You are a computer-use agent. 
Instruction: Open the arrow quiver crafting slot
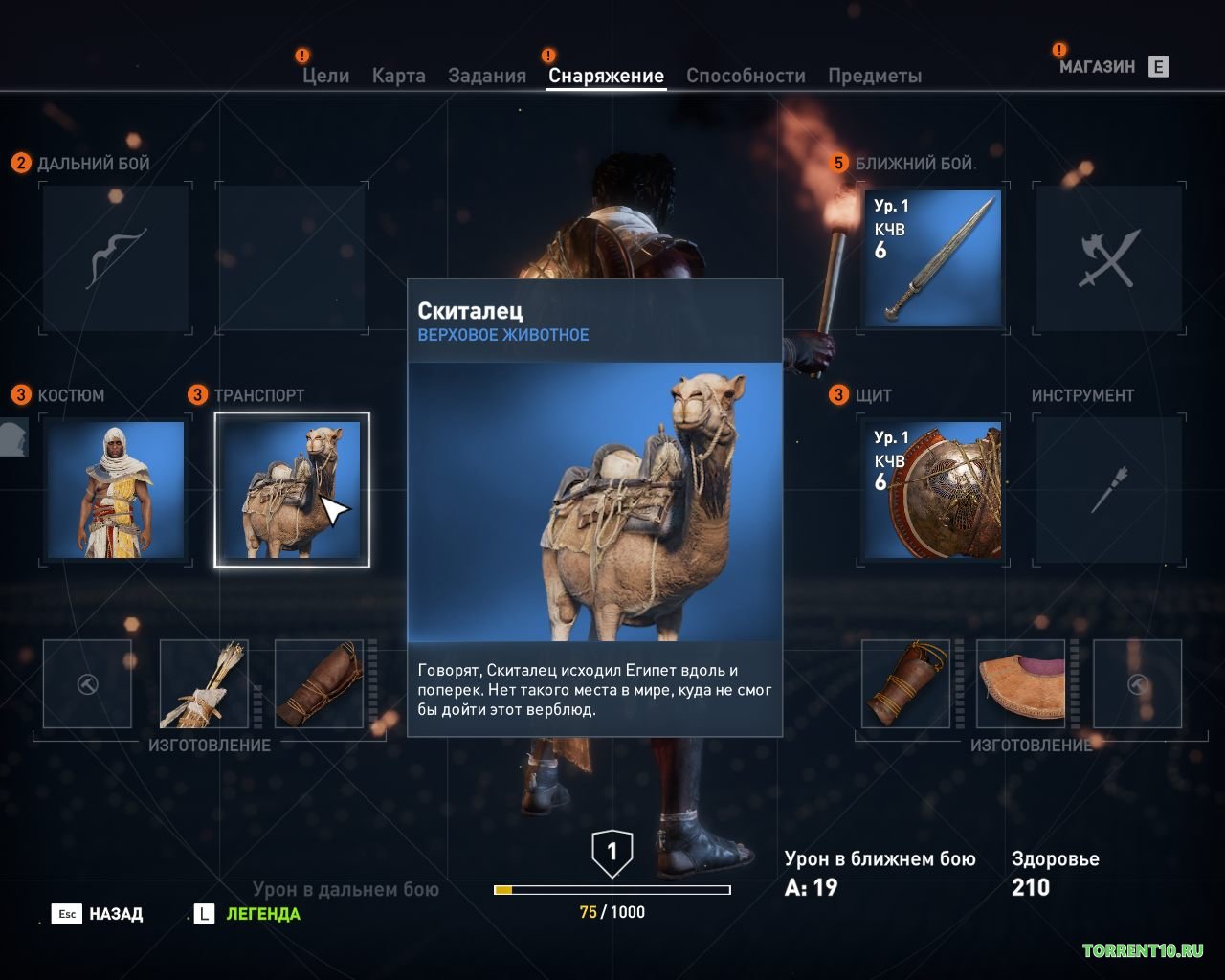tap(204, 683)
